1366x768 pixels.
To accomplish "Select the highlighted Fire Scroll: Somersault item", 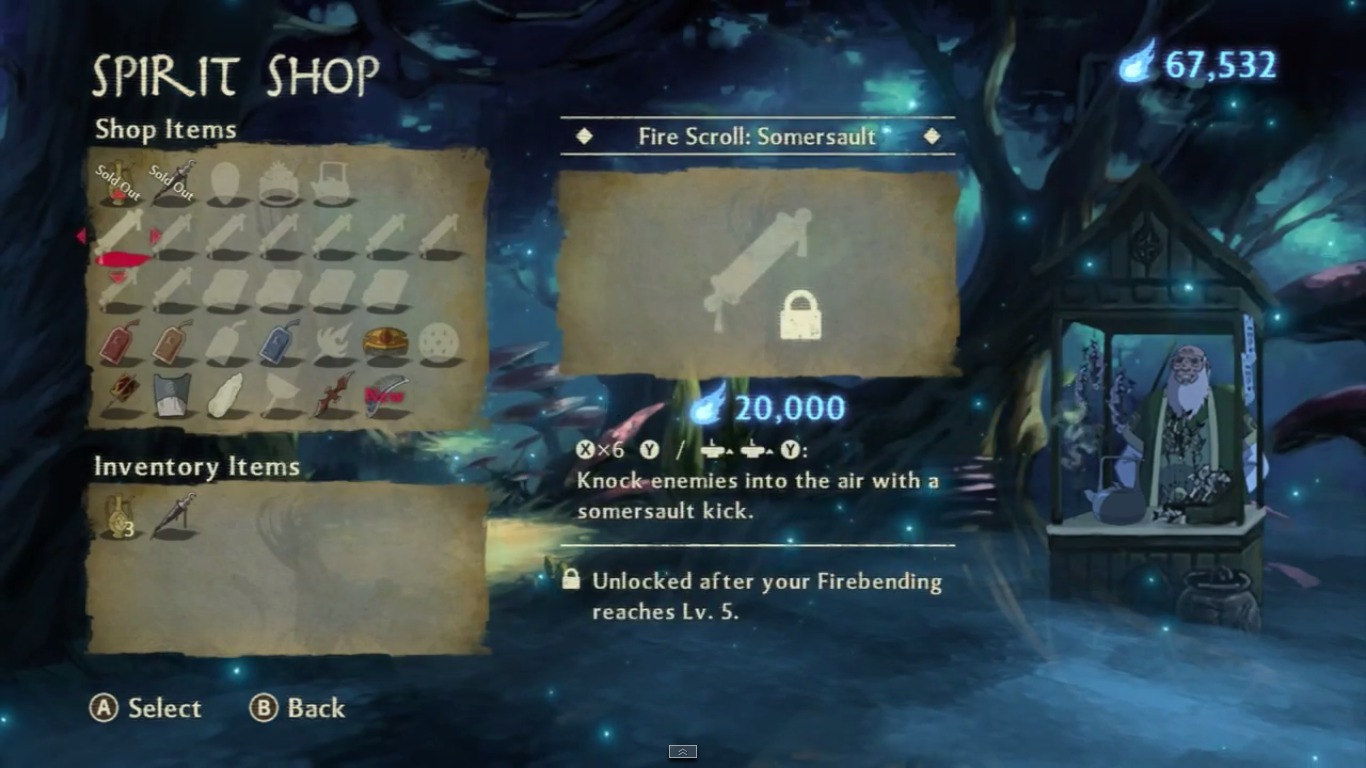I will (x=120, y=237).
